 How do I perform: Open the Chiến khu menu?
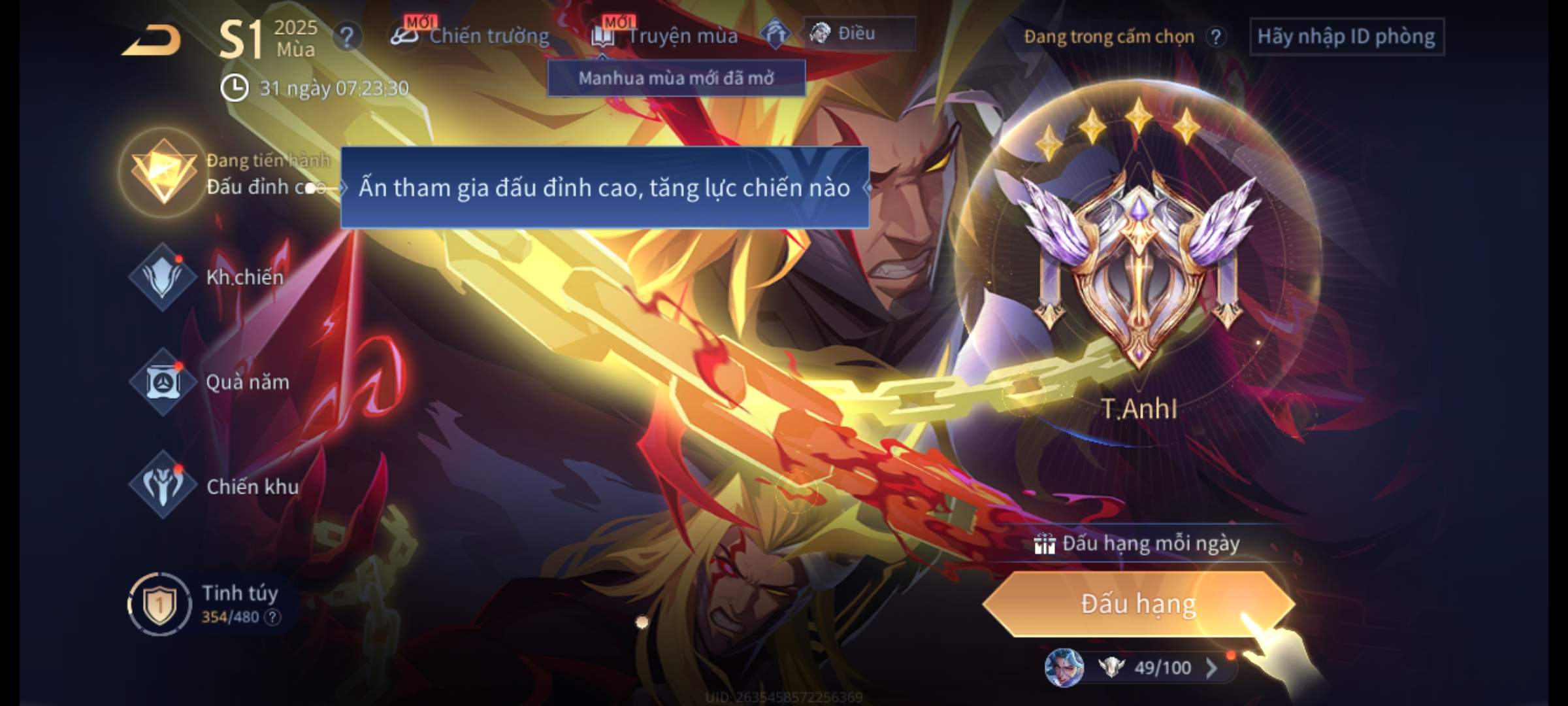coord(163,485)
